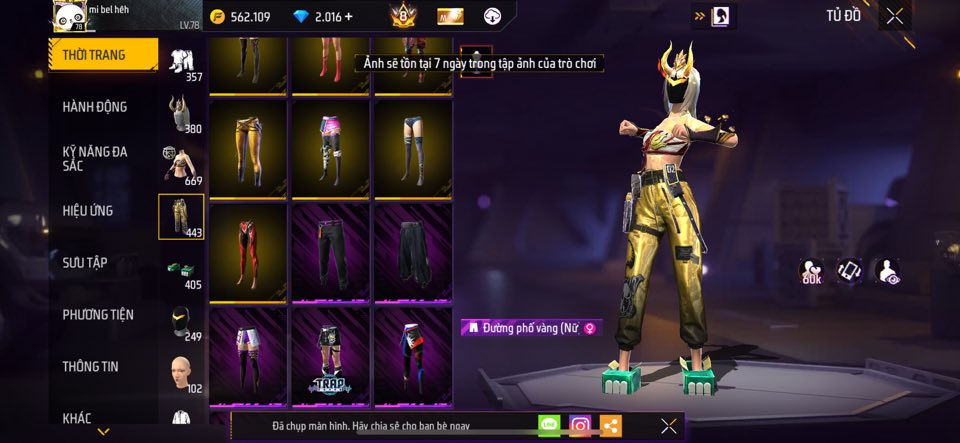Screen dimensions: 960x443
Task: Select the golden pants item
Action: pos(249,148)
